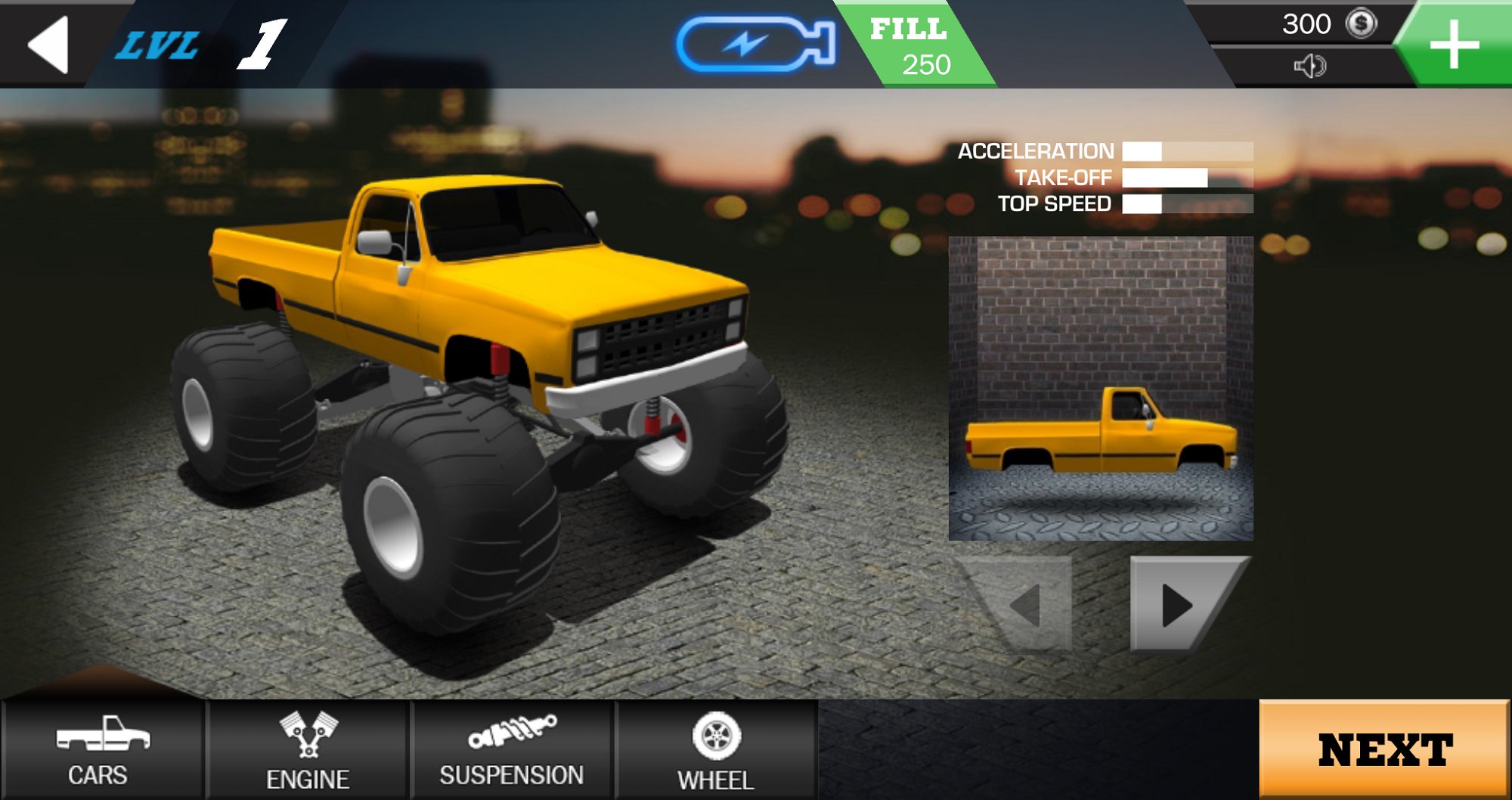
Task: Open the Cars tab
Action: 102,749
